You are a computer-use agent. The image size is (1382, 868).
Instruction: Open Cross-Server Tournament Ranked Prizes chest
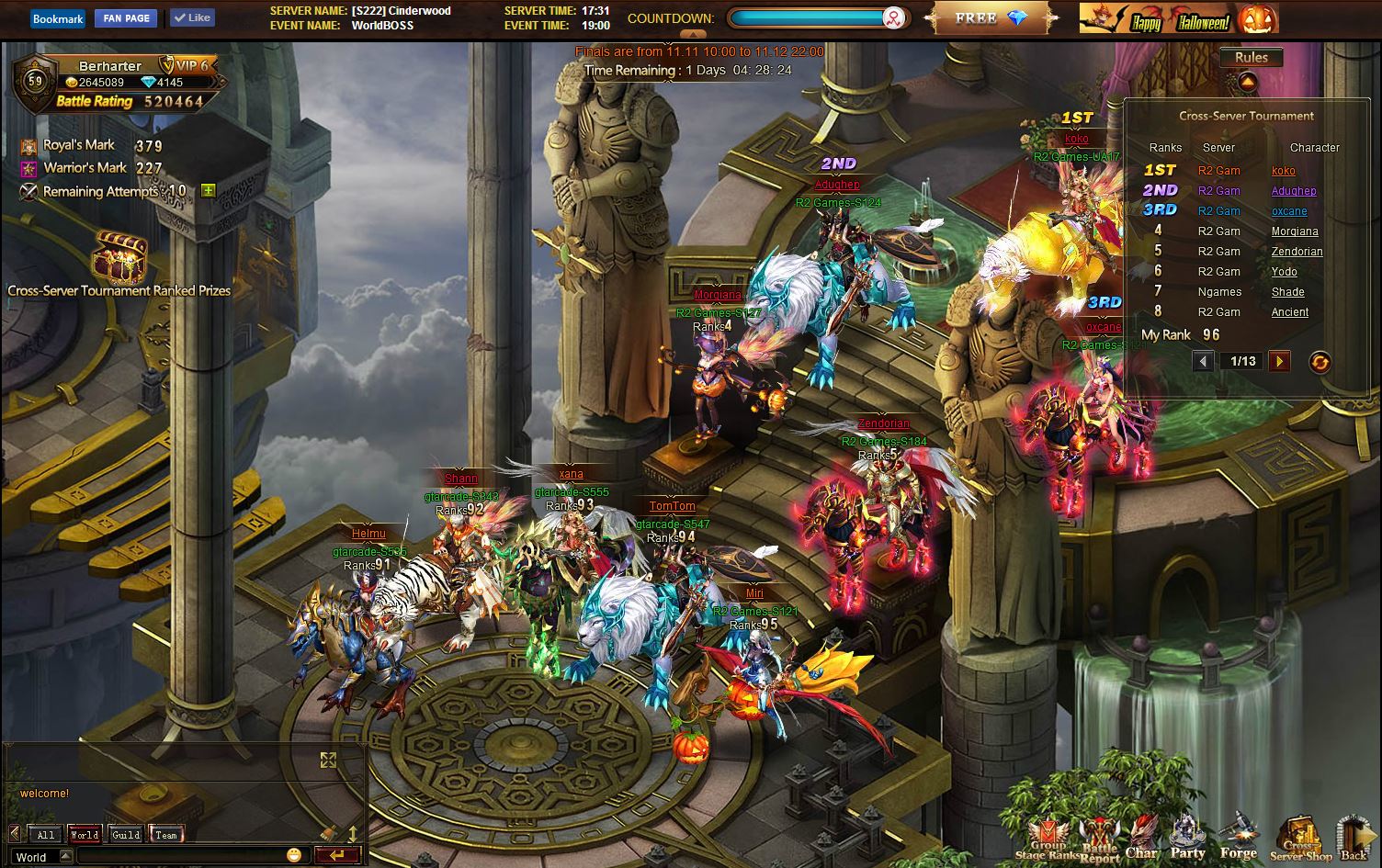pos(119,258)
